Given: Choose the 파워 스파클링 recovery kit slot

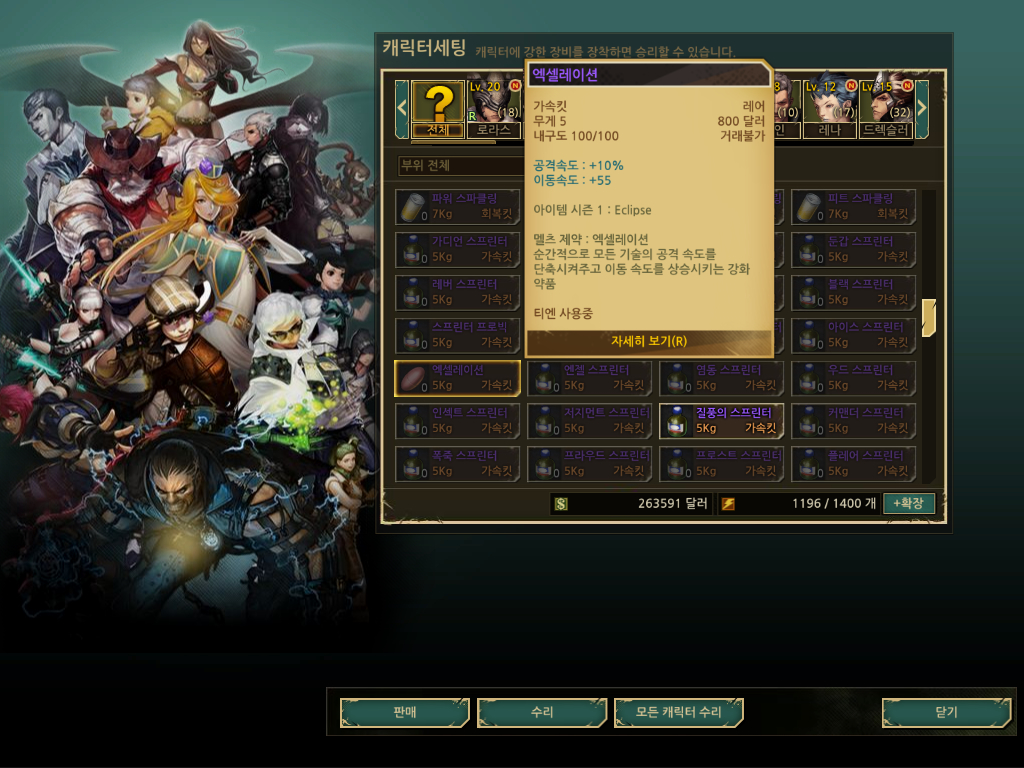Looking at the screenshot, I should (458, 207).
